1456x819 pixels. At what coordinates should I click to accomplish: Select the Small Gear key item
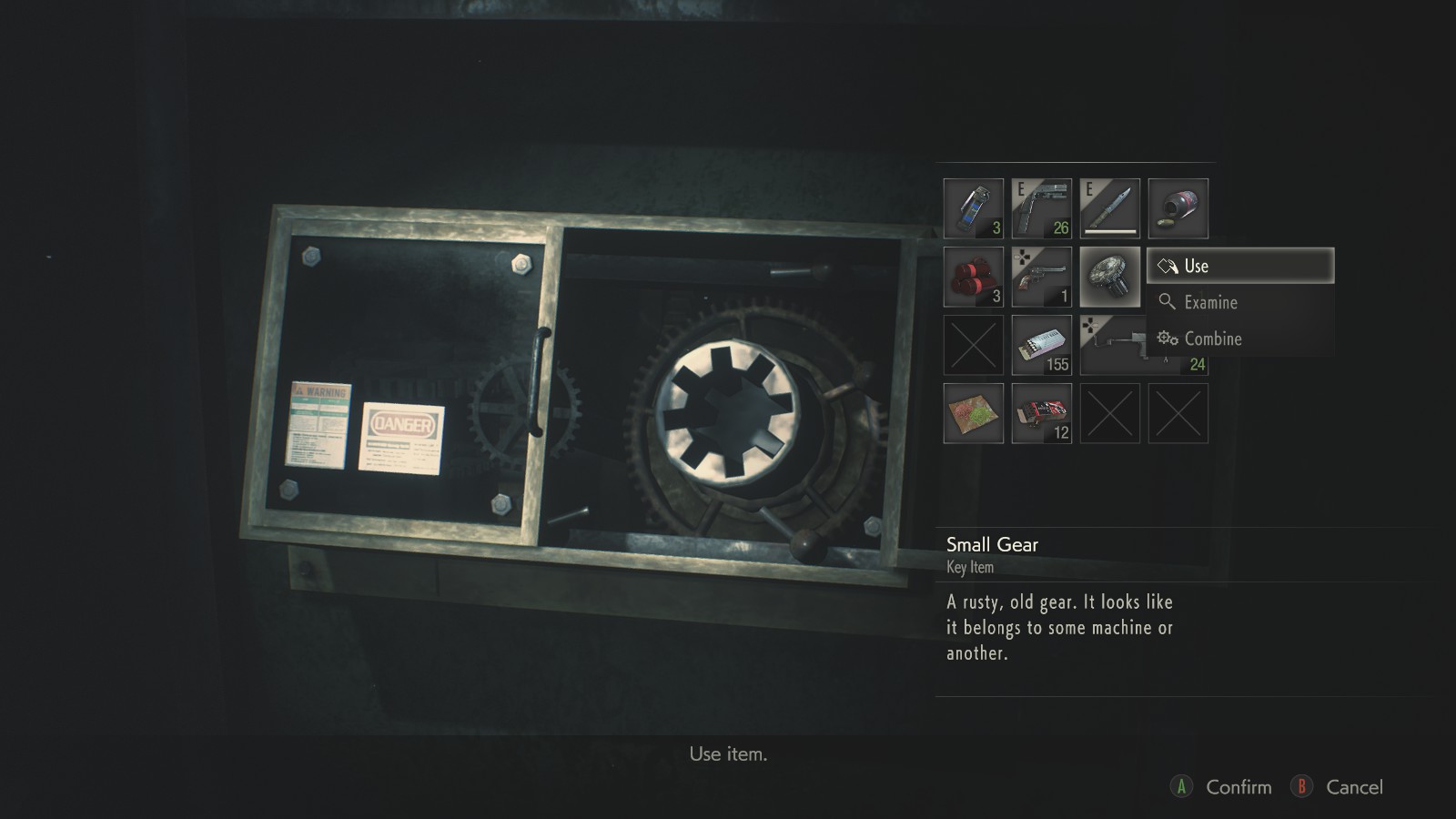1109,276
